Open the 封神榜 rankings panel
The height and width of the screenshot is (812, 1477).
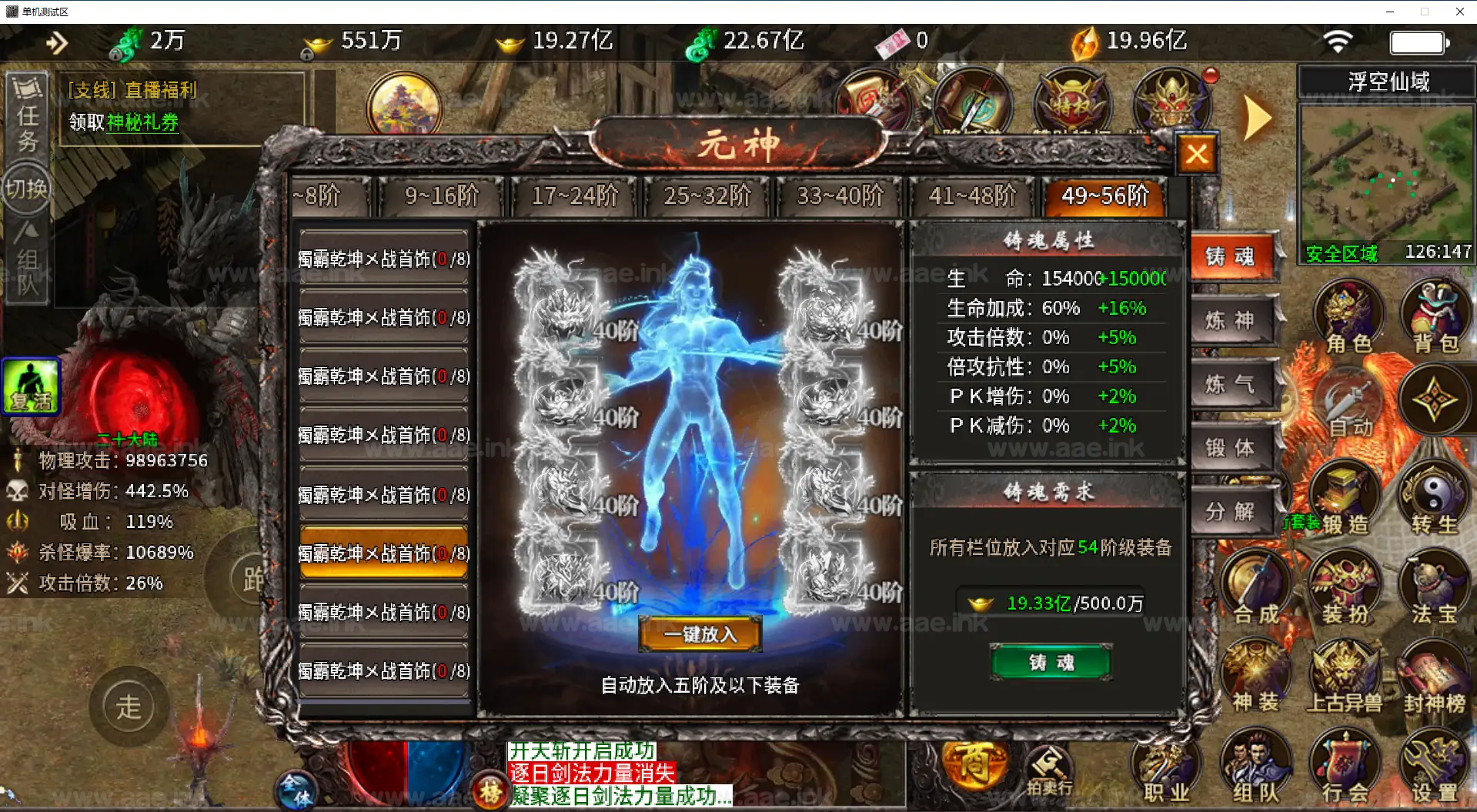[1435, 677]
